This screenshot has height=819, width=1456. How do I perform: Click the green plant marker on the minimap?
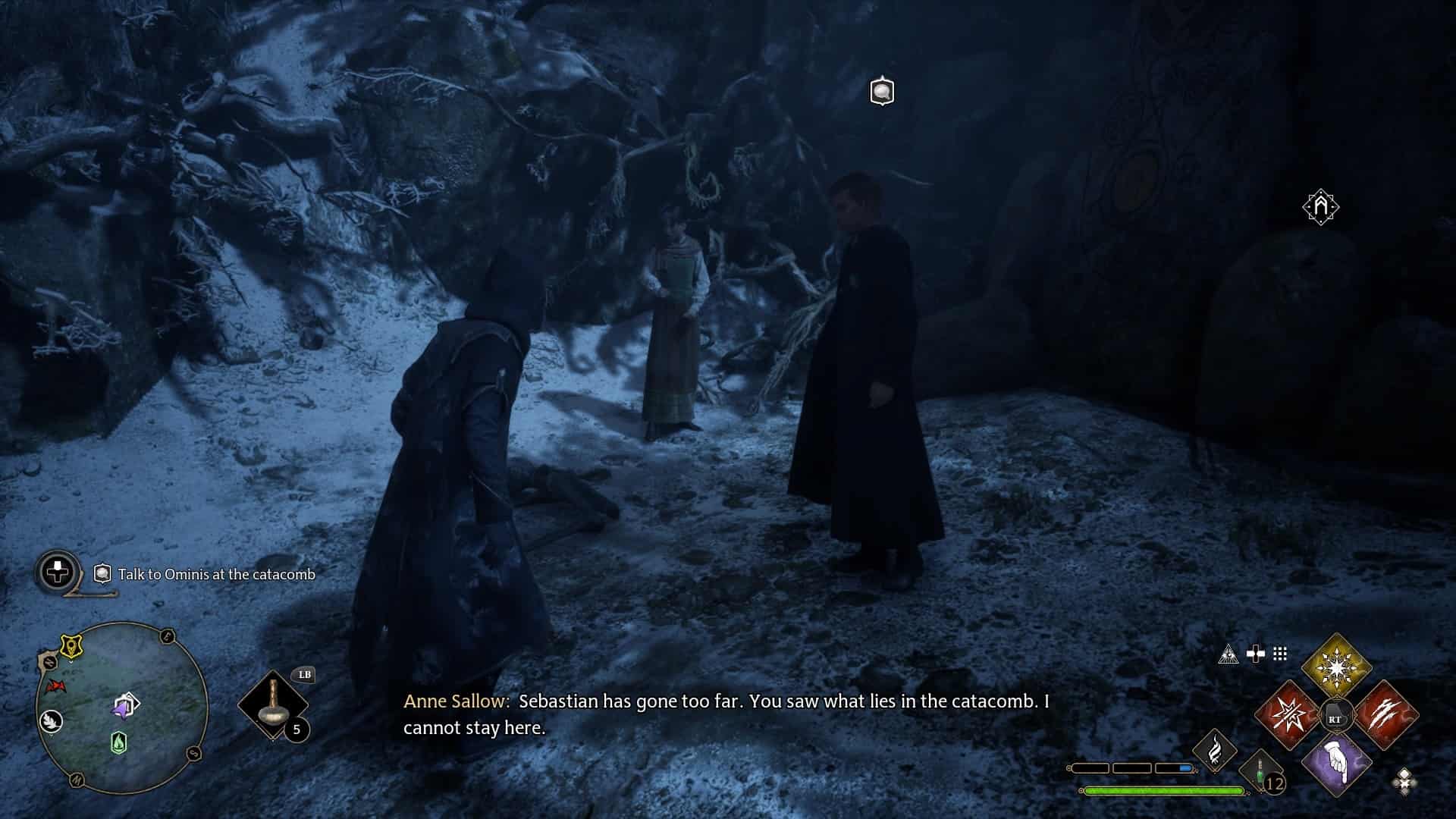click(x=120, y=742)
